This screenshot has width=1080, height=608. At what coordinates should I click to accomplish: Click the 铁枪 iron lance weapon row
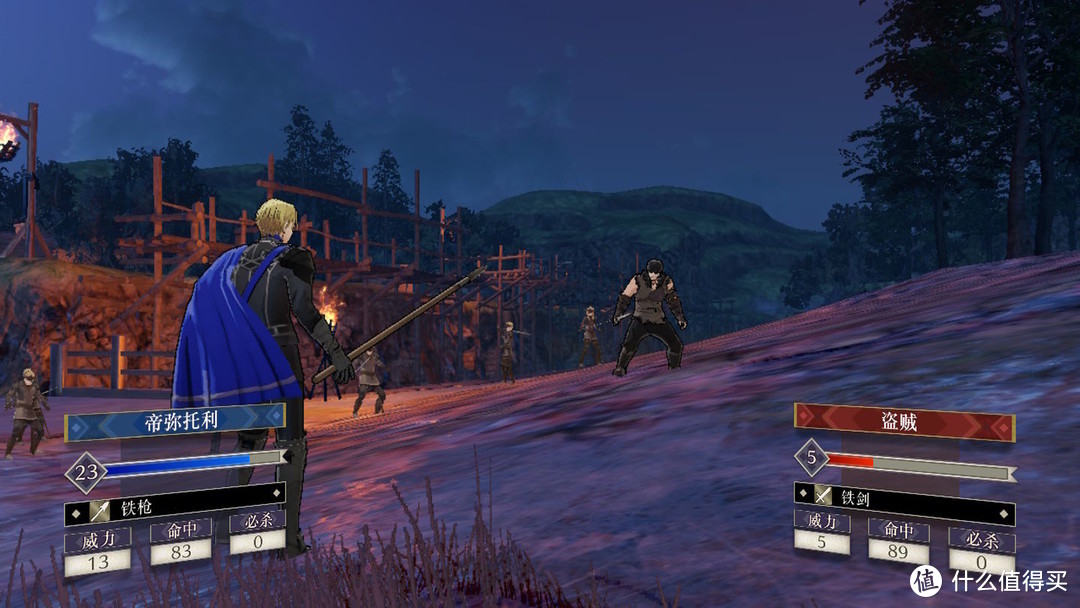(x=175, y=510)
